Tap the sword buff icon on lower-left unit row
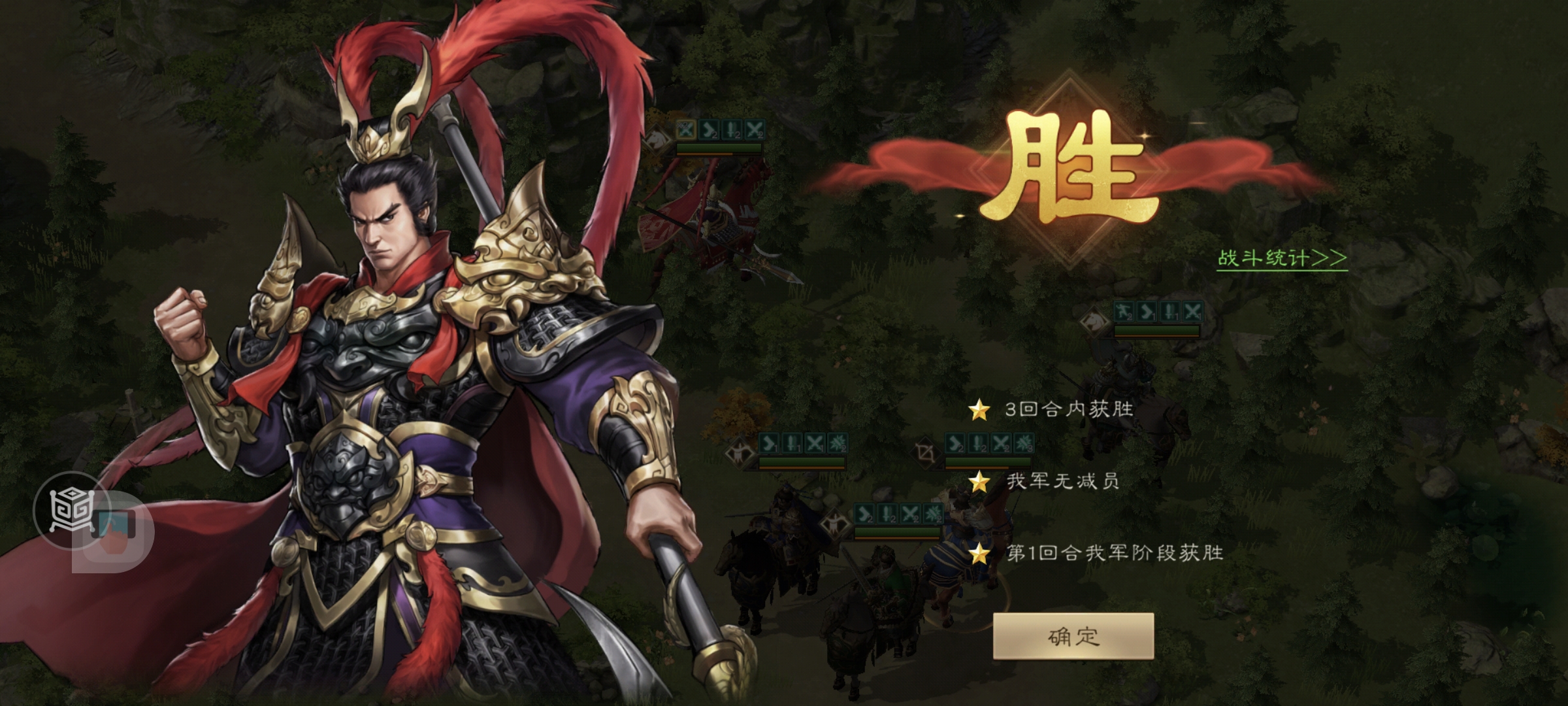This screenshot has width=1568, height=706. 791,443
